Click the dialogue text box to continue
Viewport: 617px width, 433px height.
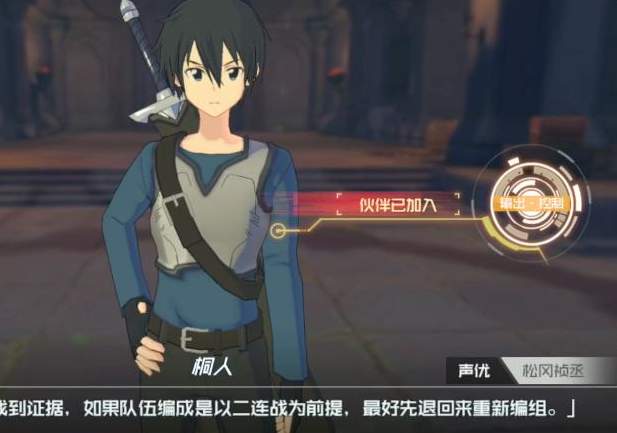tap(300, 409)
